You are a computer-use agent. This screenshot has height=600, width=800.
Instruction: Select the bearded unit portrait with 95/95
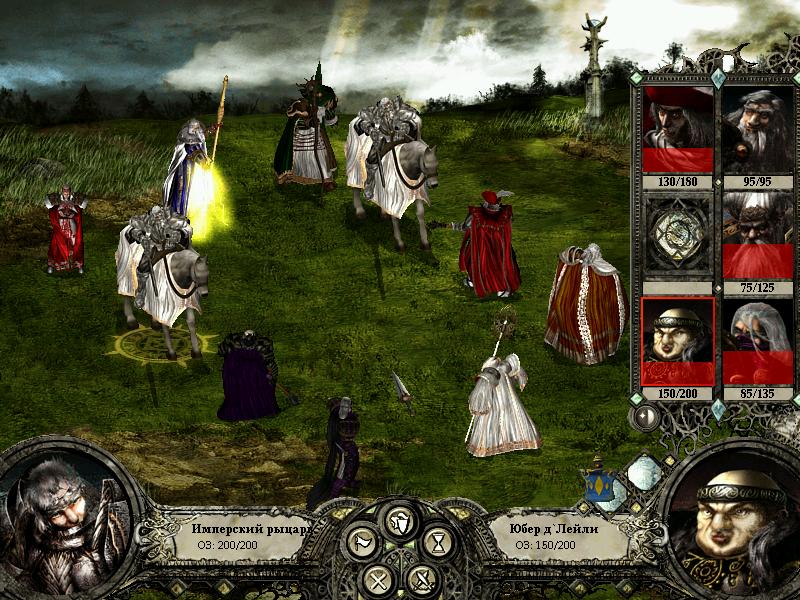tap(757, 129)
